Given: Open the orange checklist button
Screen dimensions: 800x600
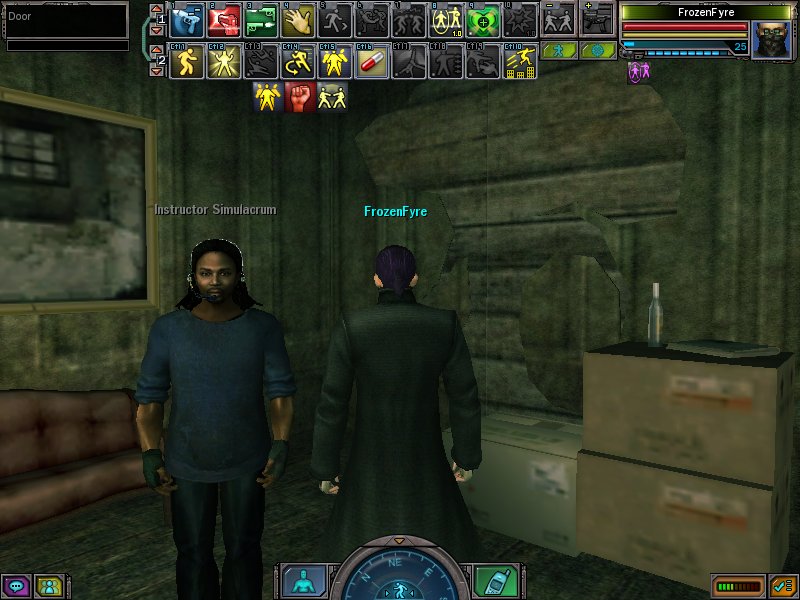Looking at the screenshot, I should tap(782, 586).
